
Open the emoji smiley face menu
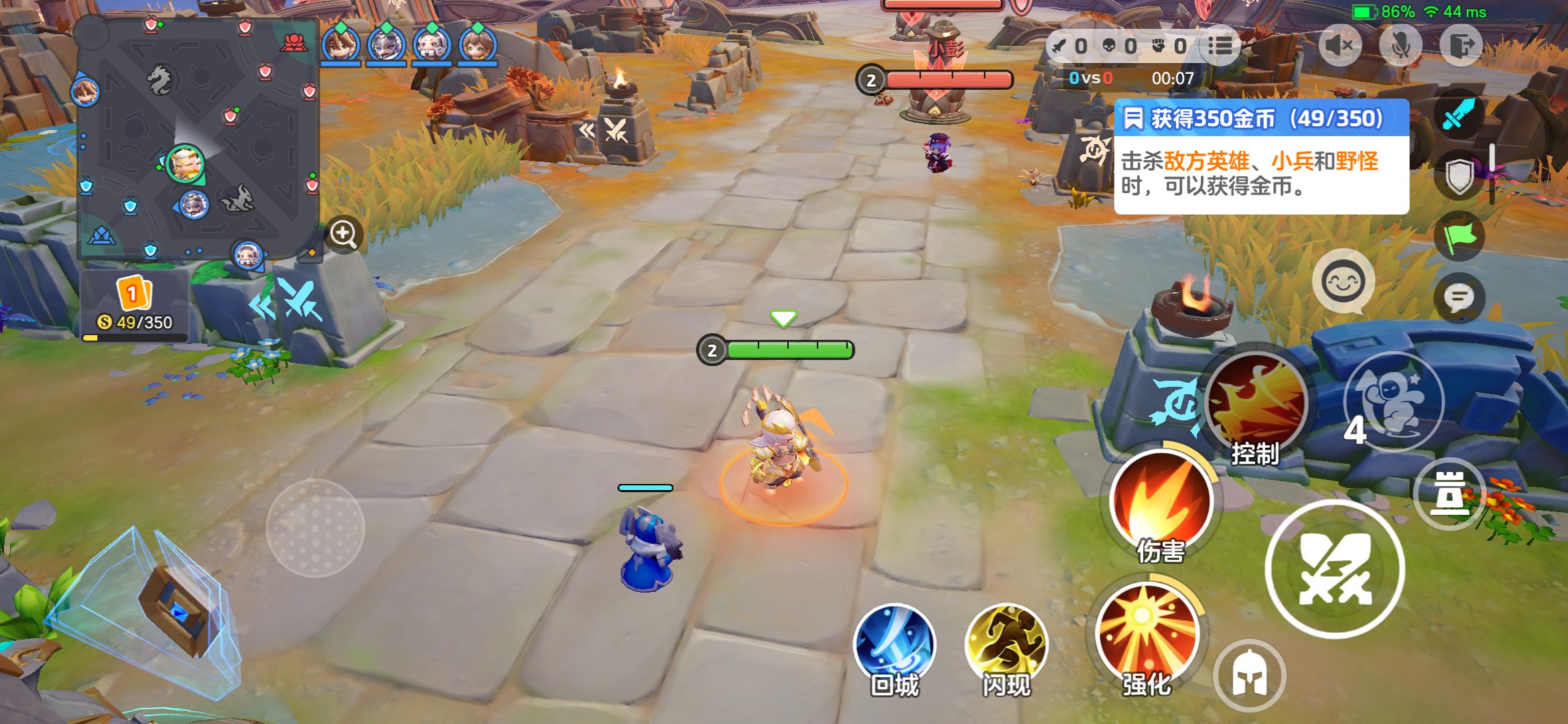pyautogui.click(x=1343, y=282)
